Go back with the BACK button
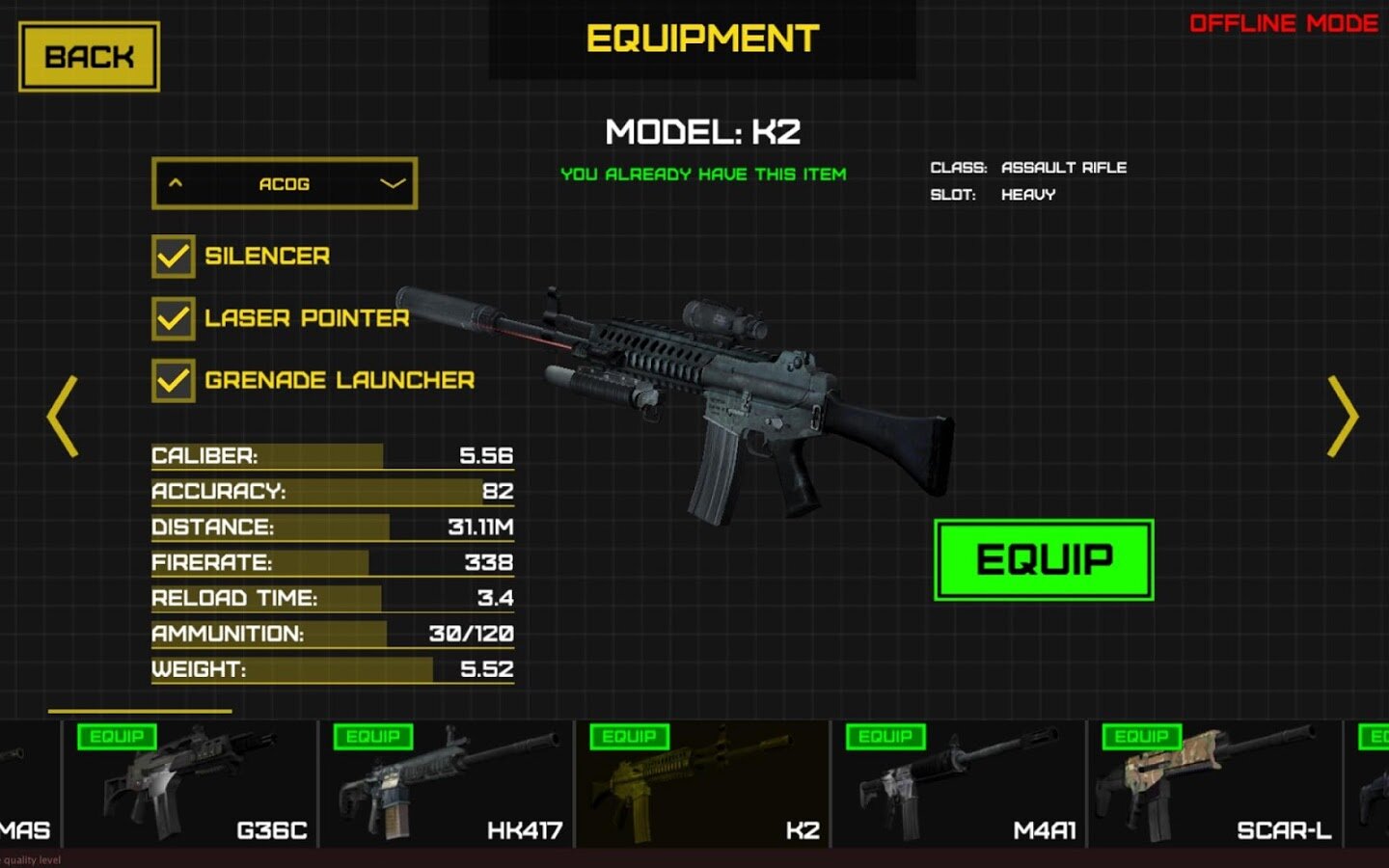The image size is (1389, 868). (89, 57)
